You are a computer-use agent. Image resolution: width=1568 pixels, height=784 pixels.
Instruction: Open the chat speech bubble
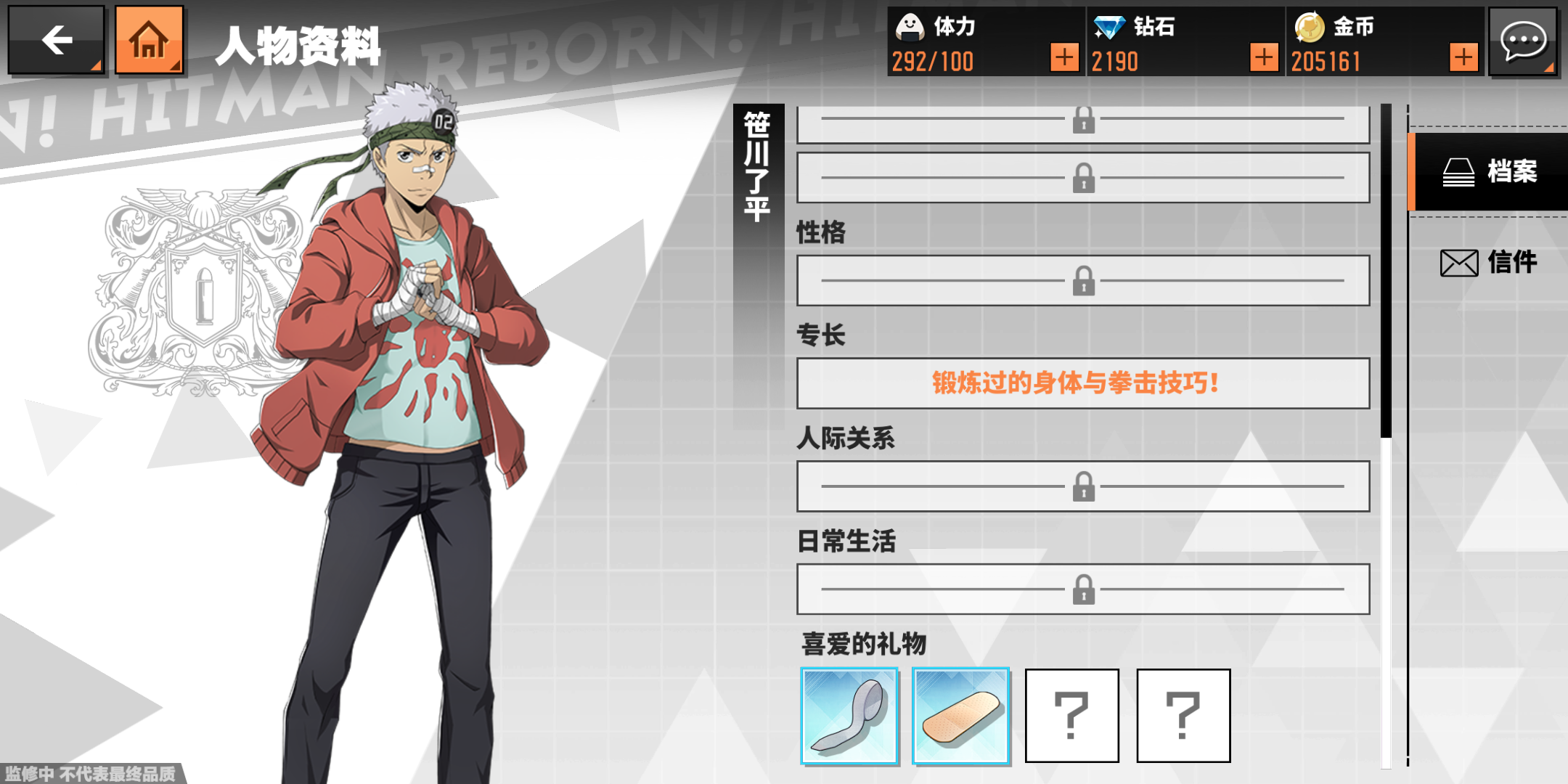pos(1523,41)
